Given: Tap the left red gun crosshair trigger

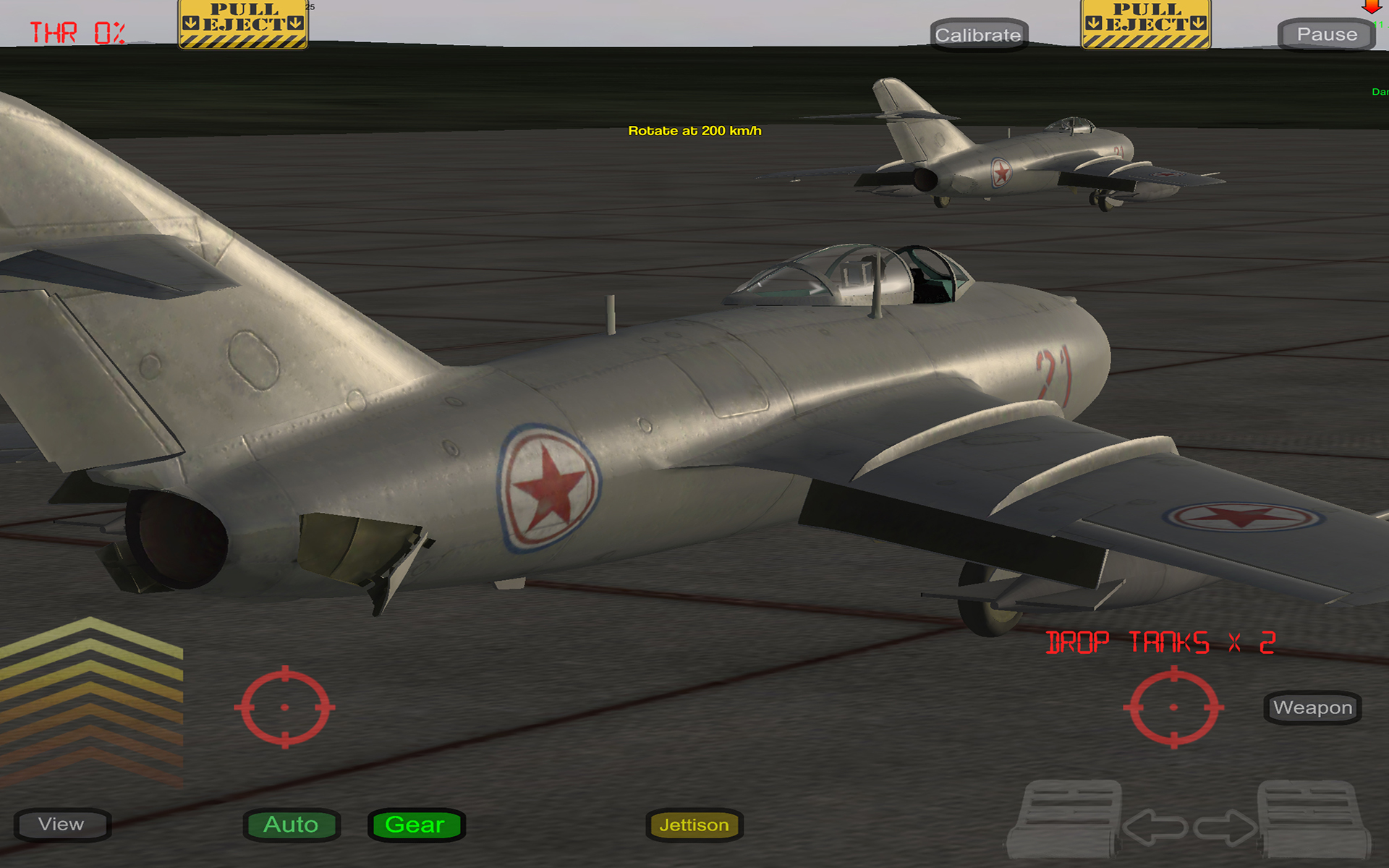Looking at the screenshot, I should (286, 705).
